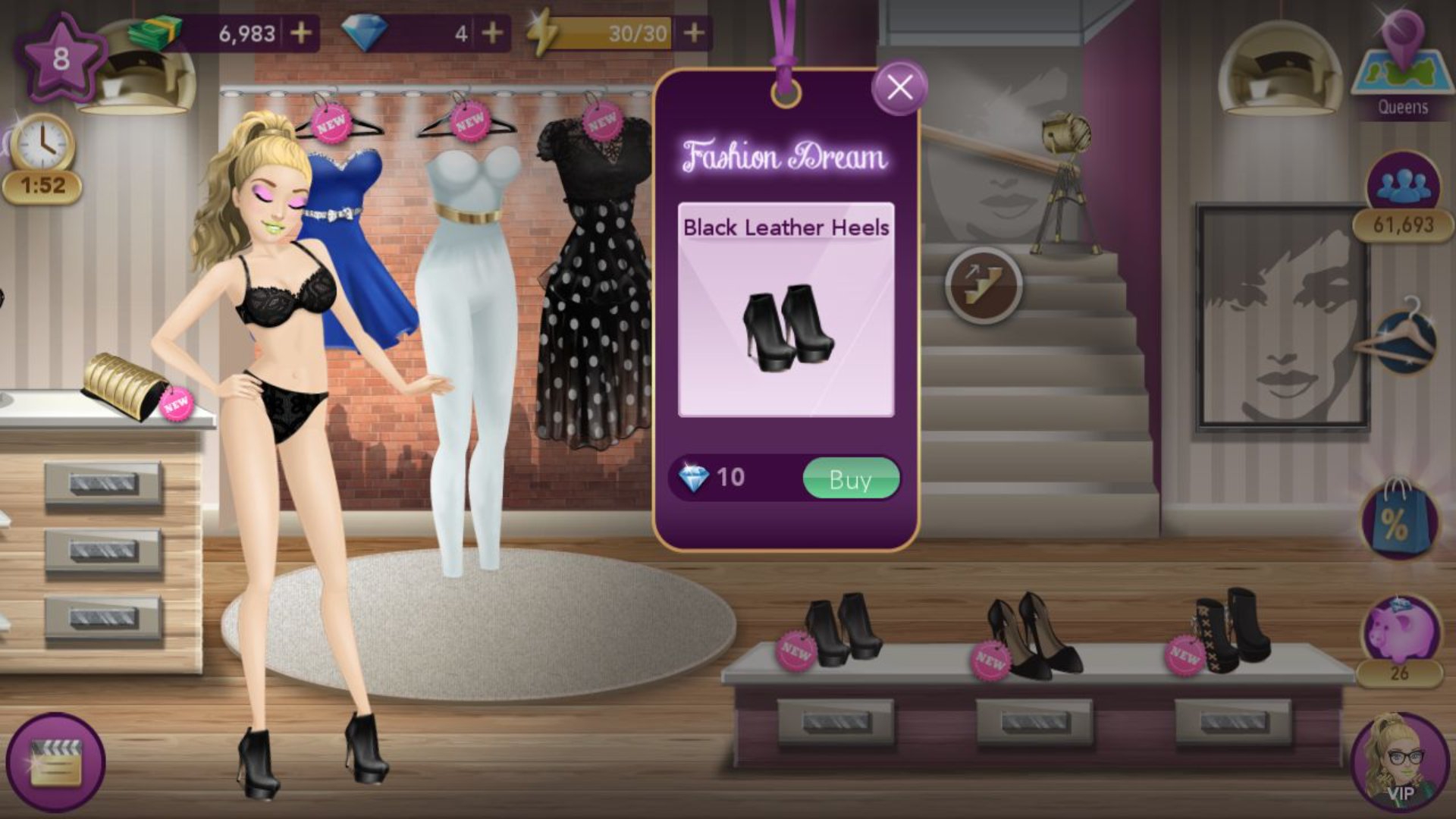1456x819 pixels.
Task: Buy the Black Leather Heels
Action: tap(850, 479)
